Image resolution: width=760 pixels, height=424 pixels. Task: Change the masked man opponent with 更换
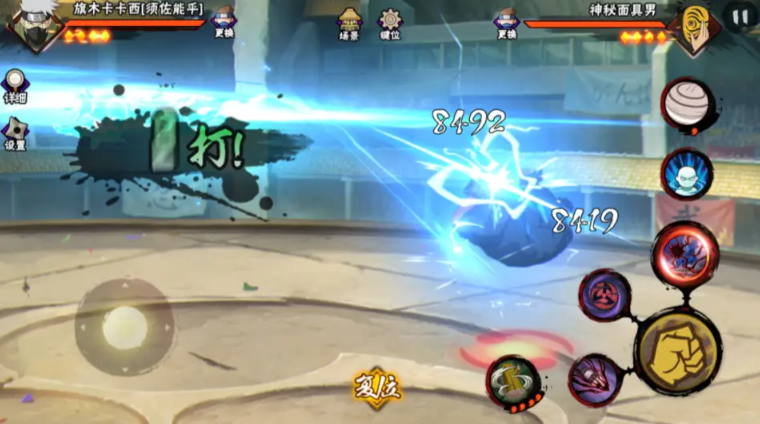pos(507,21)
